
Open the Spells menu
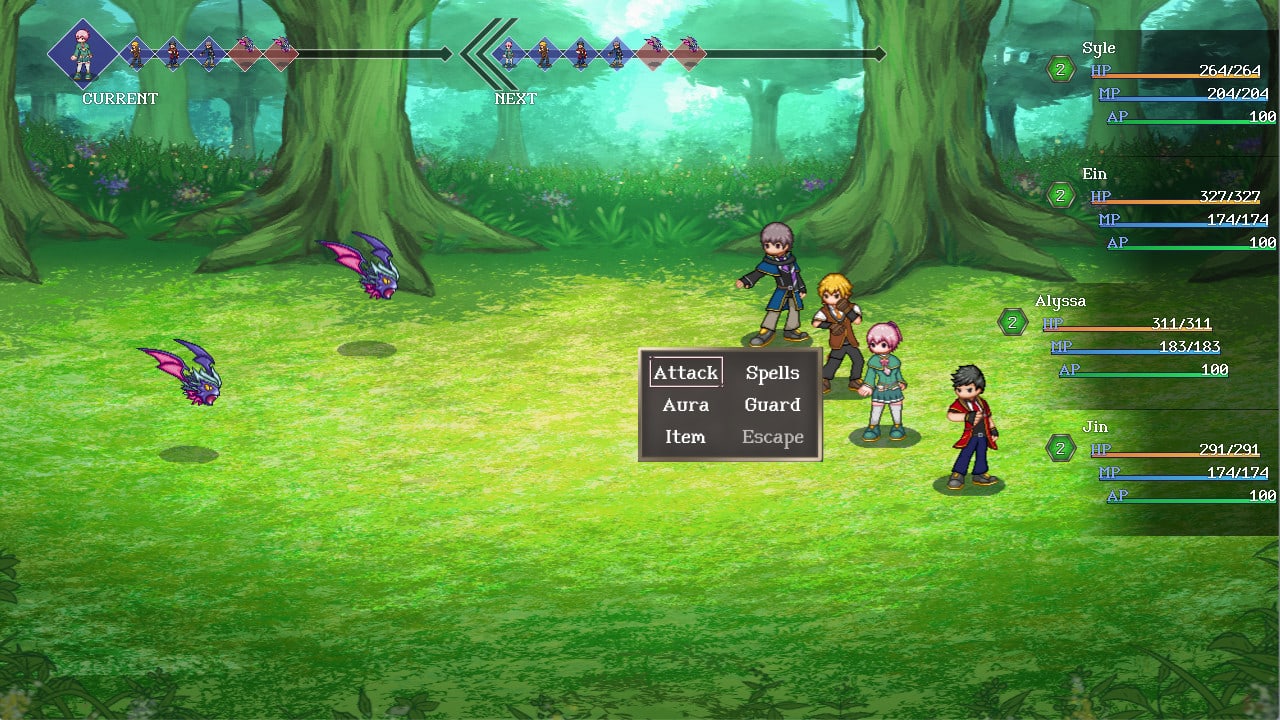[x=772, y=373]
